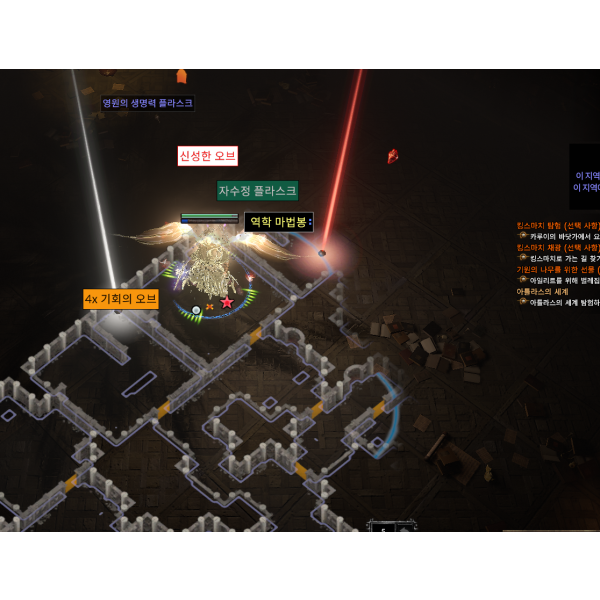Loot the 4x 기회의 오브 label
The height and width of the screenshot is (600, 600).
click(121, 299)
